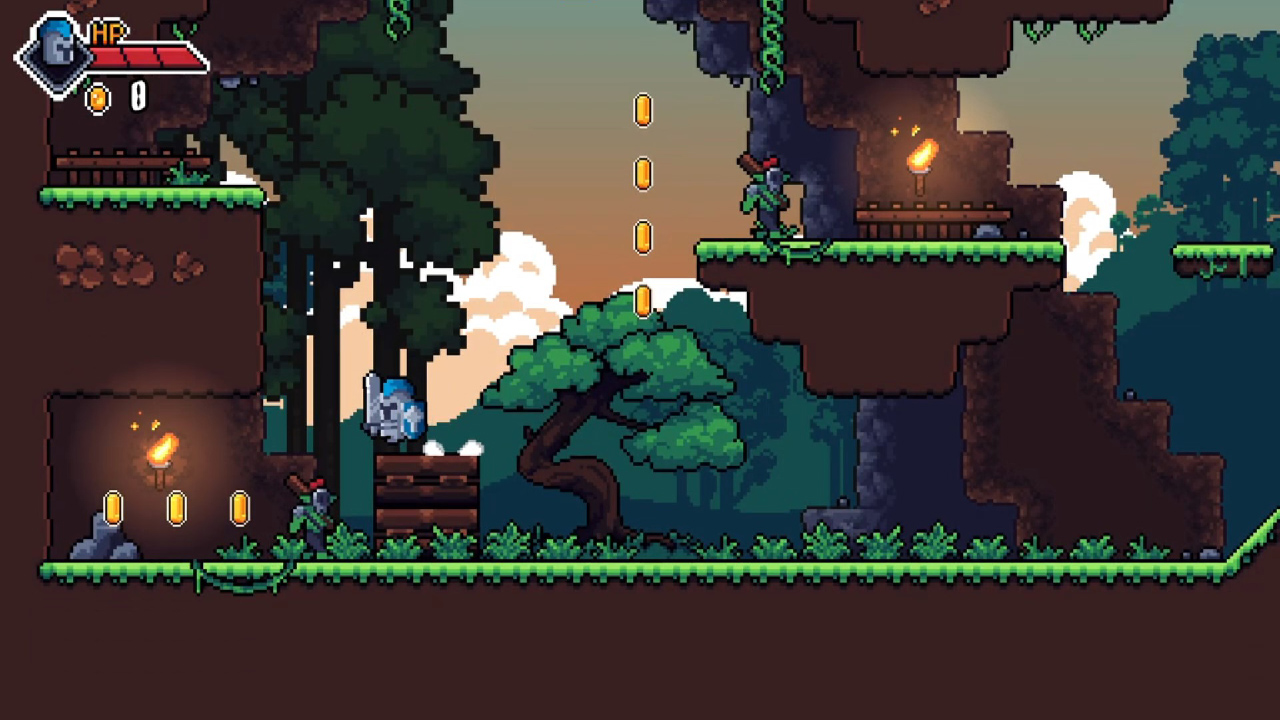Viewport: 1280px width, 720px height.
Task: Click the stack of wooden crates
Action: (425, 495)
